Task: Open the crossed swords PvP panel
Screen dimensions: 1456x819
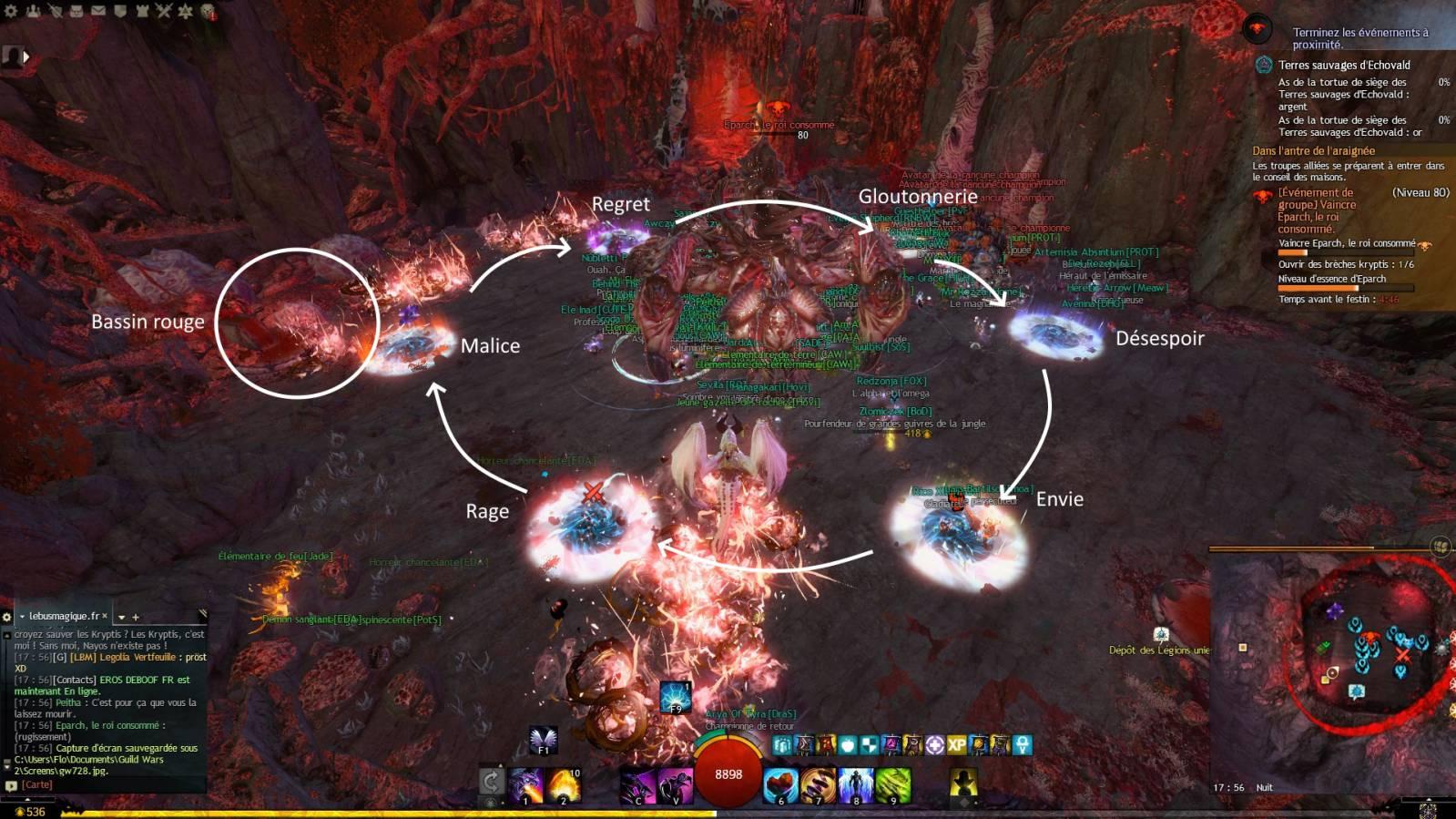Action: click(x=164, y=11)
